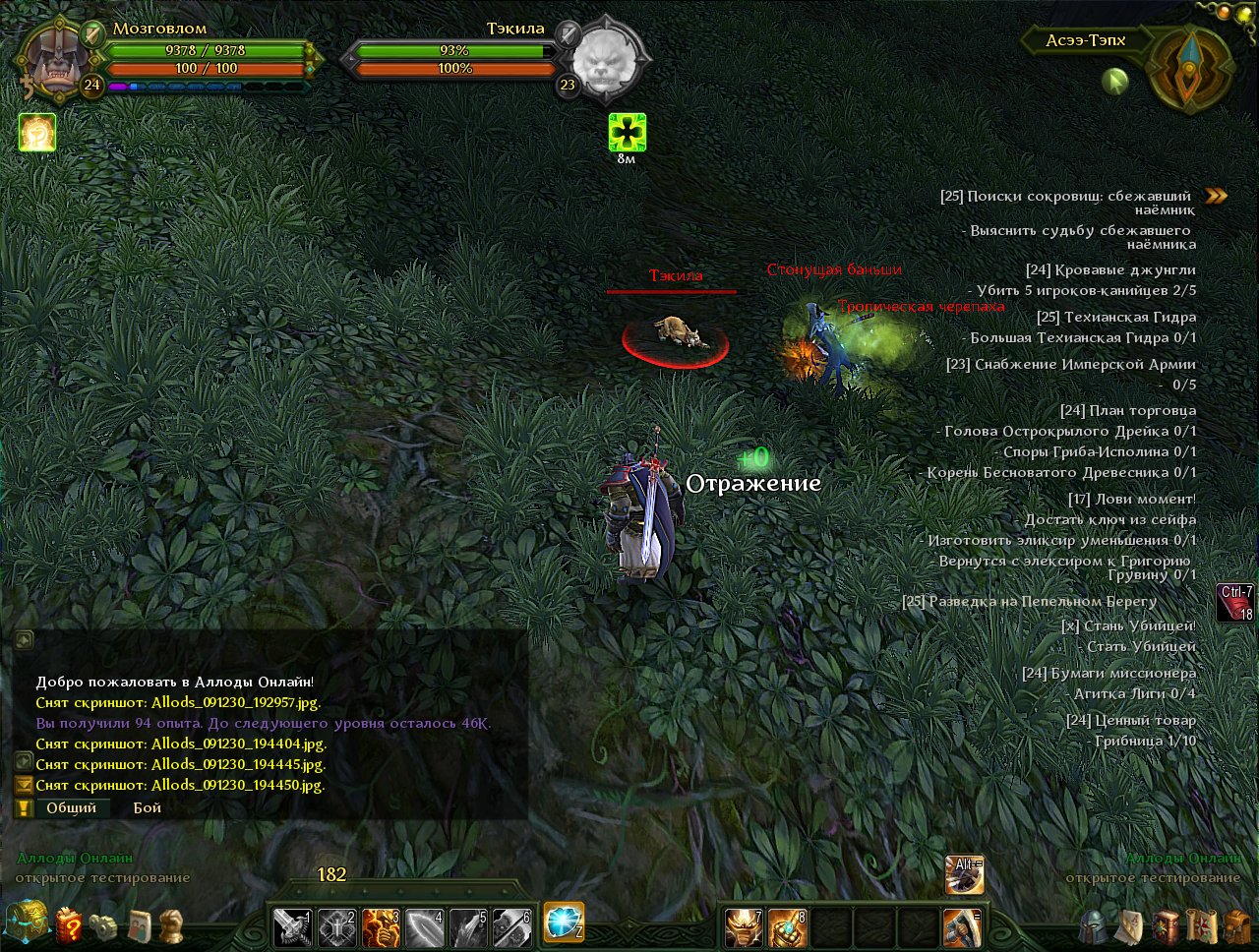Switch to the Бой chat tab
Screen dimensions: 1259x952
coord(147,808)
